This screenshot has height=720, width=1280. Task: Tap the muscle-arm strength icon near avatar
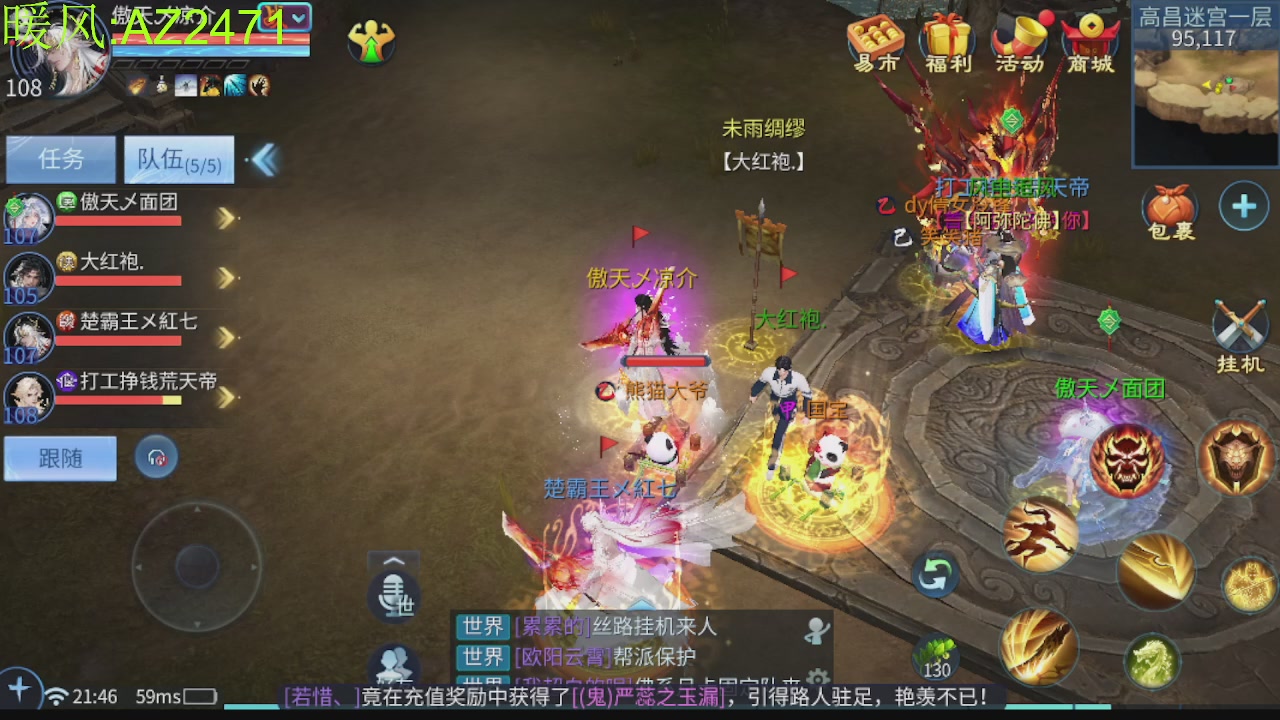[371, 42]
